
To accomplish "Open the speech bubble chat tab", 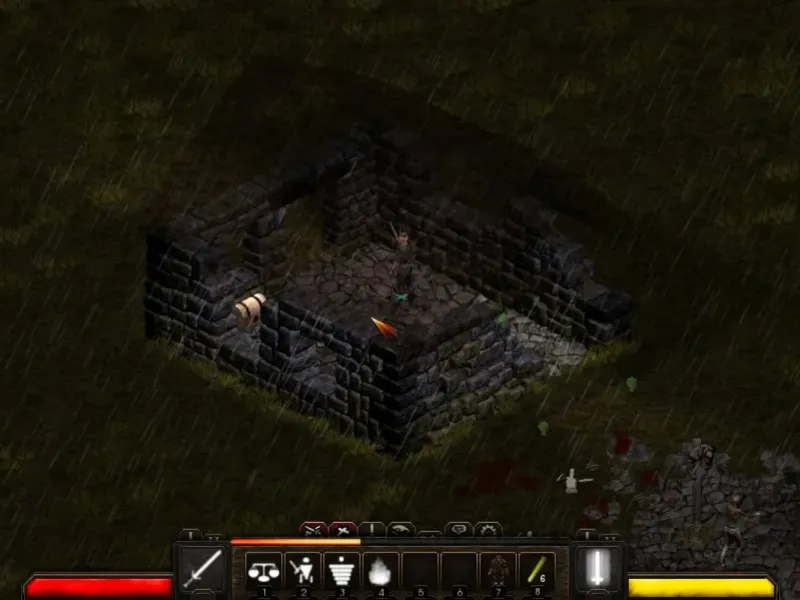I will click(459, 528).
